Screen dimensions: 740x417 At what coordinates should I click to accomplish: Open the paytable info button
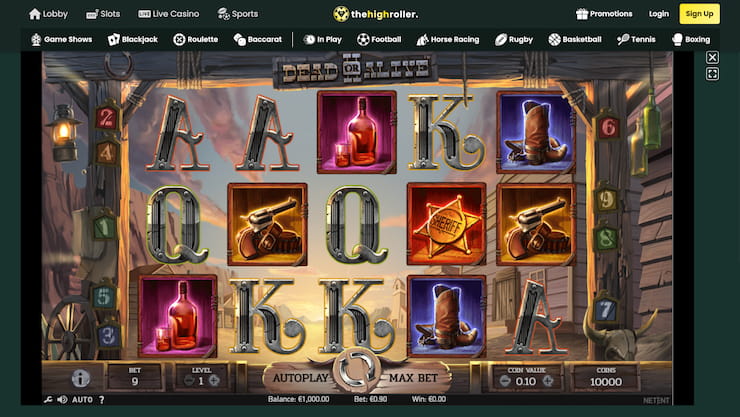point(81,379)
